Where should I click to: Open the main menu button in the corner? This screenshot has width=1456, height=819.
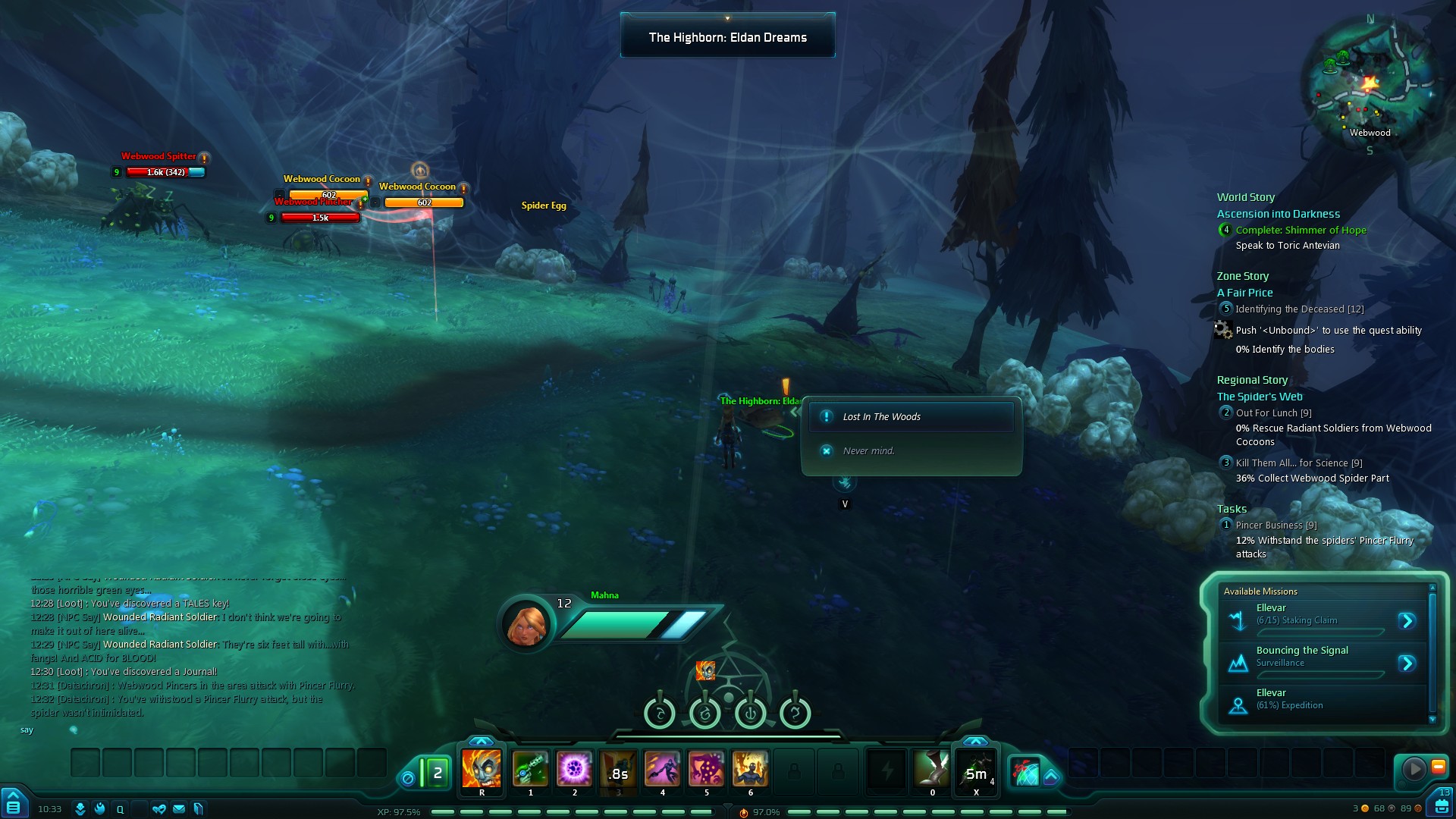14,804
